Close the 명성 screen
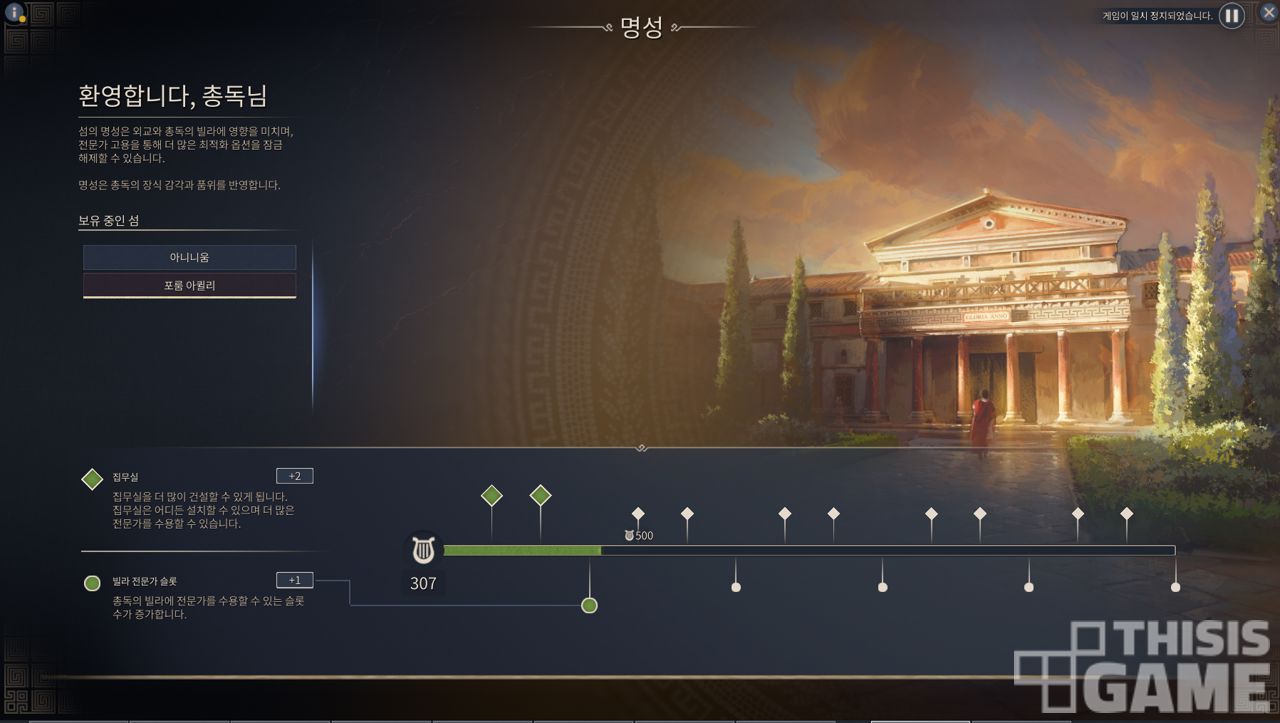 pos(1268,13)
